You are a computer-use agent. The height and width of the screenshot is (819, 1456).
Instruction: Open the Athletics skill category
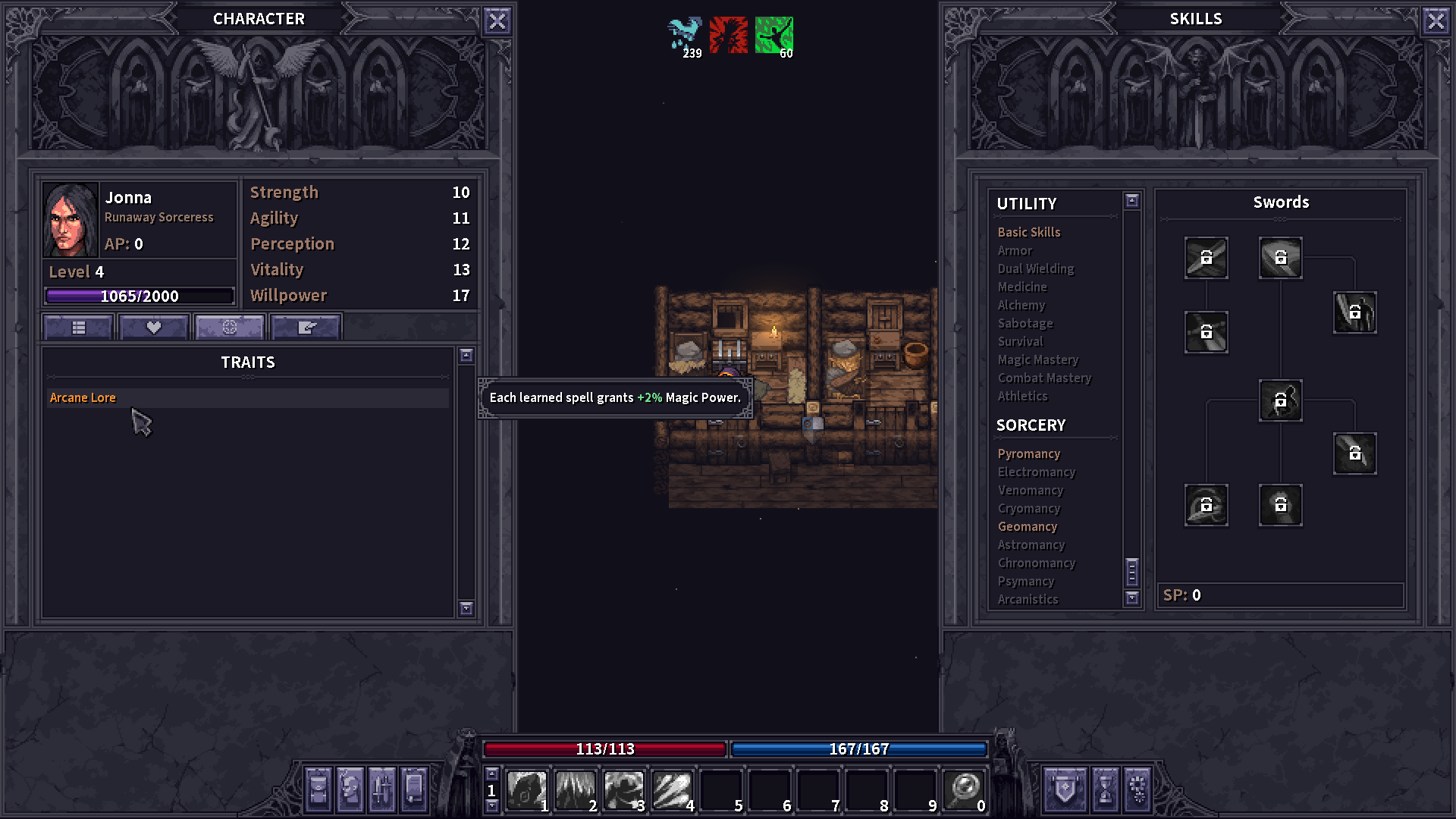(1023, 396)
